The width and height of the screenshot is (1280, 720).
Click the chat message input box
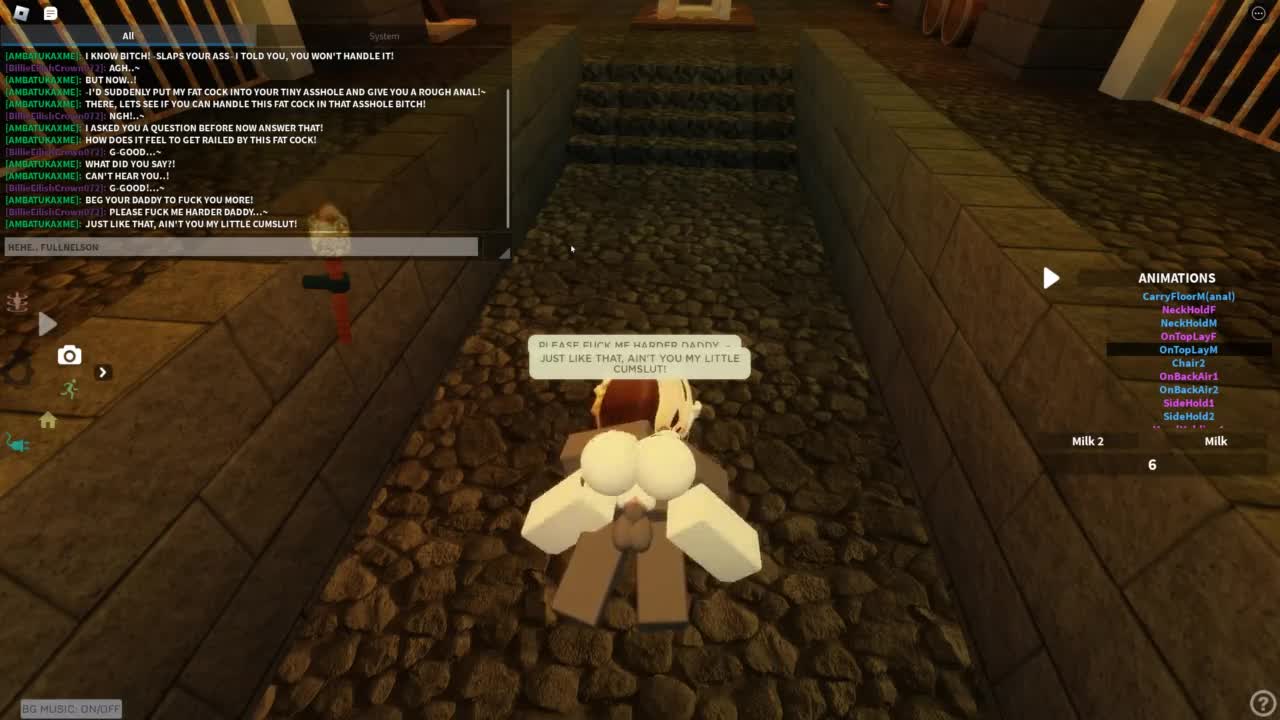241,247
